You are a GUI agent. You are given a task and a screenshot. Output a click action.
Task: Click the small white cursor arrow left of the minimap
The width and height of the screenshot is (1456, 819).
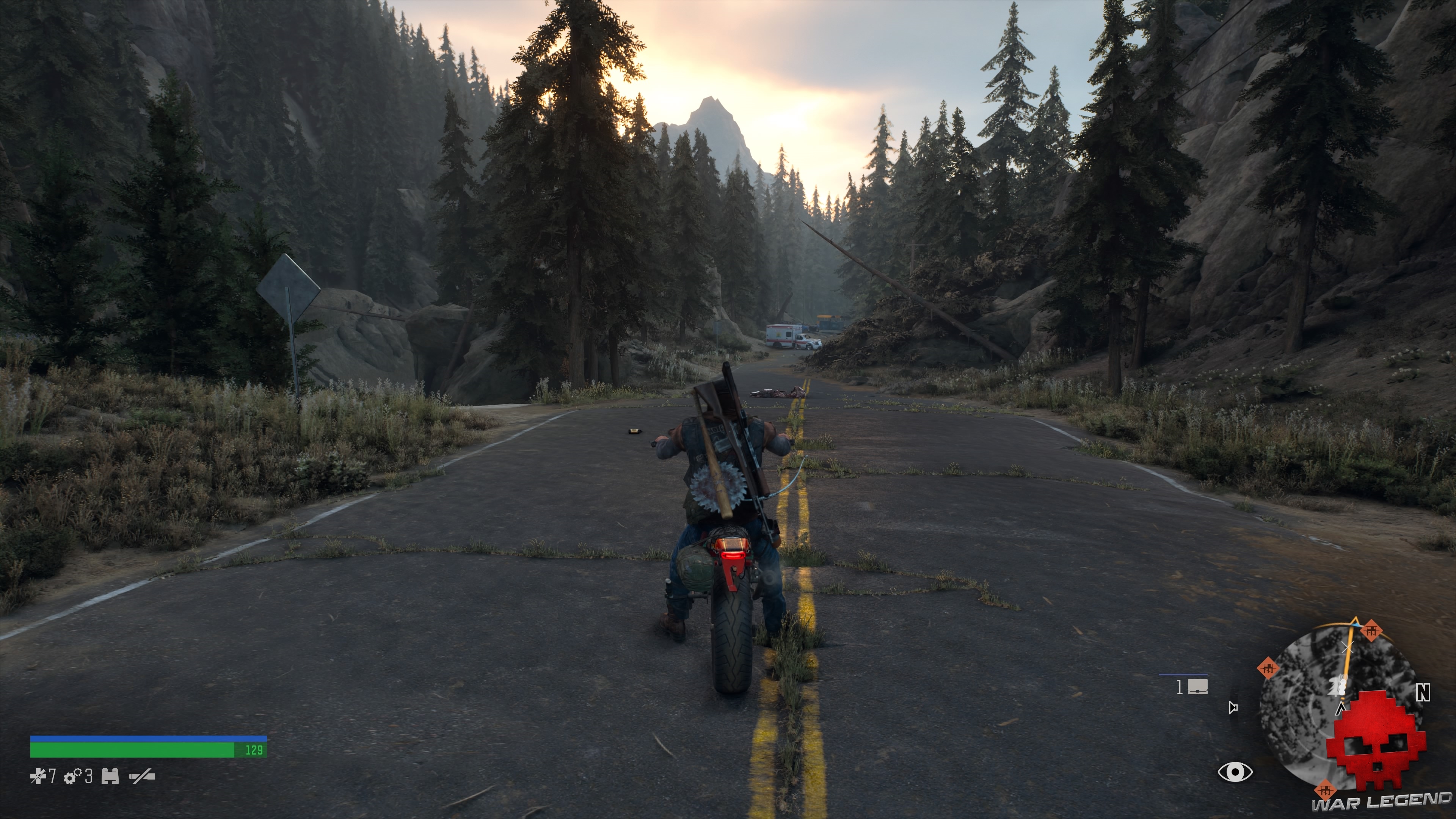[1233, 708]
